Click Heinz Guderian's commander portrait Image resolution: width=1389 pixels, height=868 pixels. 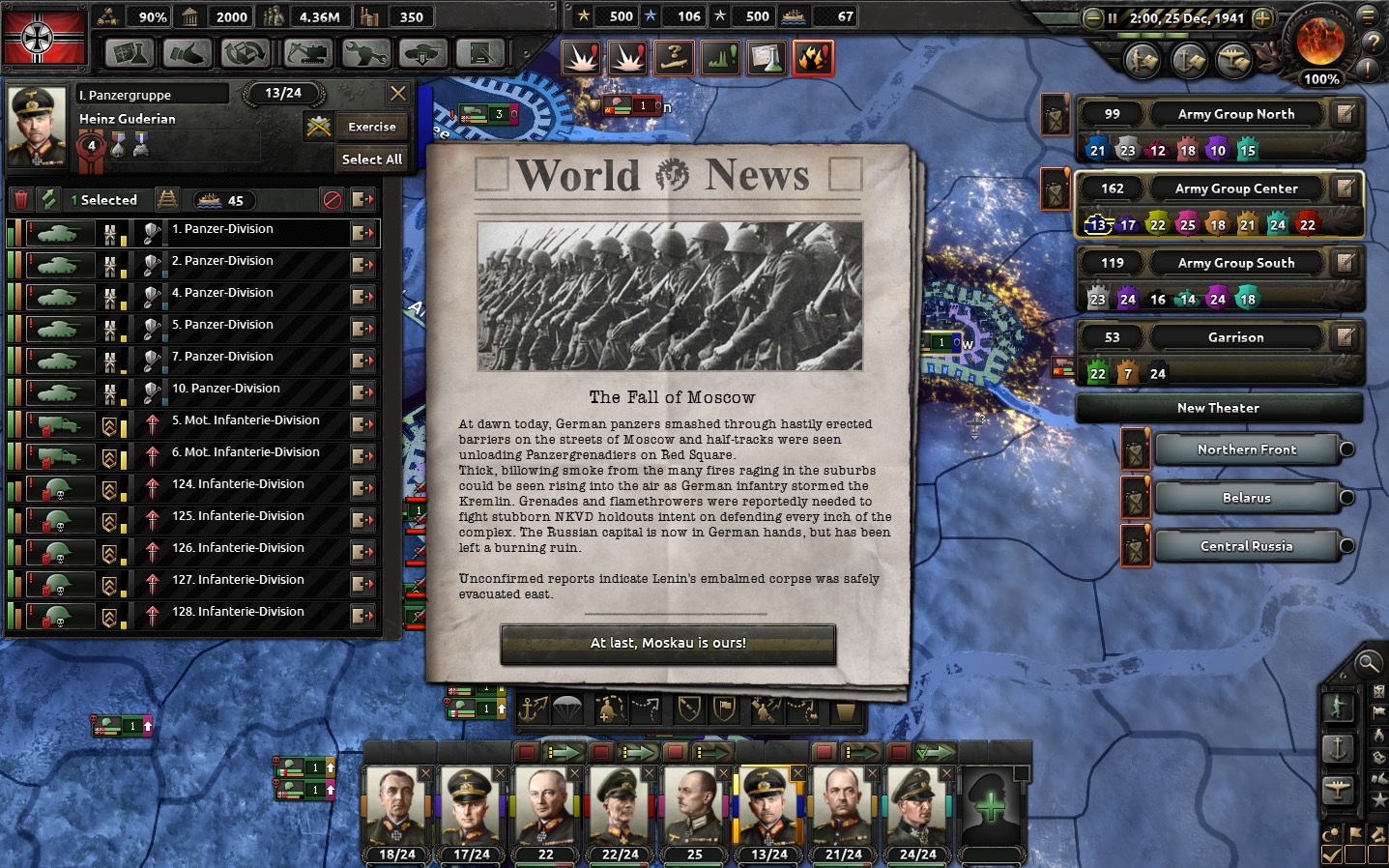(x=38, y=127)
